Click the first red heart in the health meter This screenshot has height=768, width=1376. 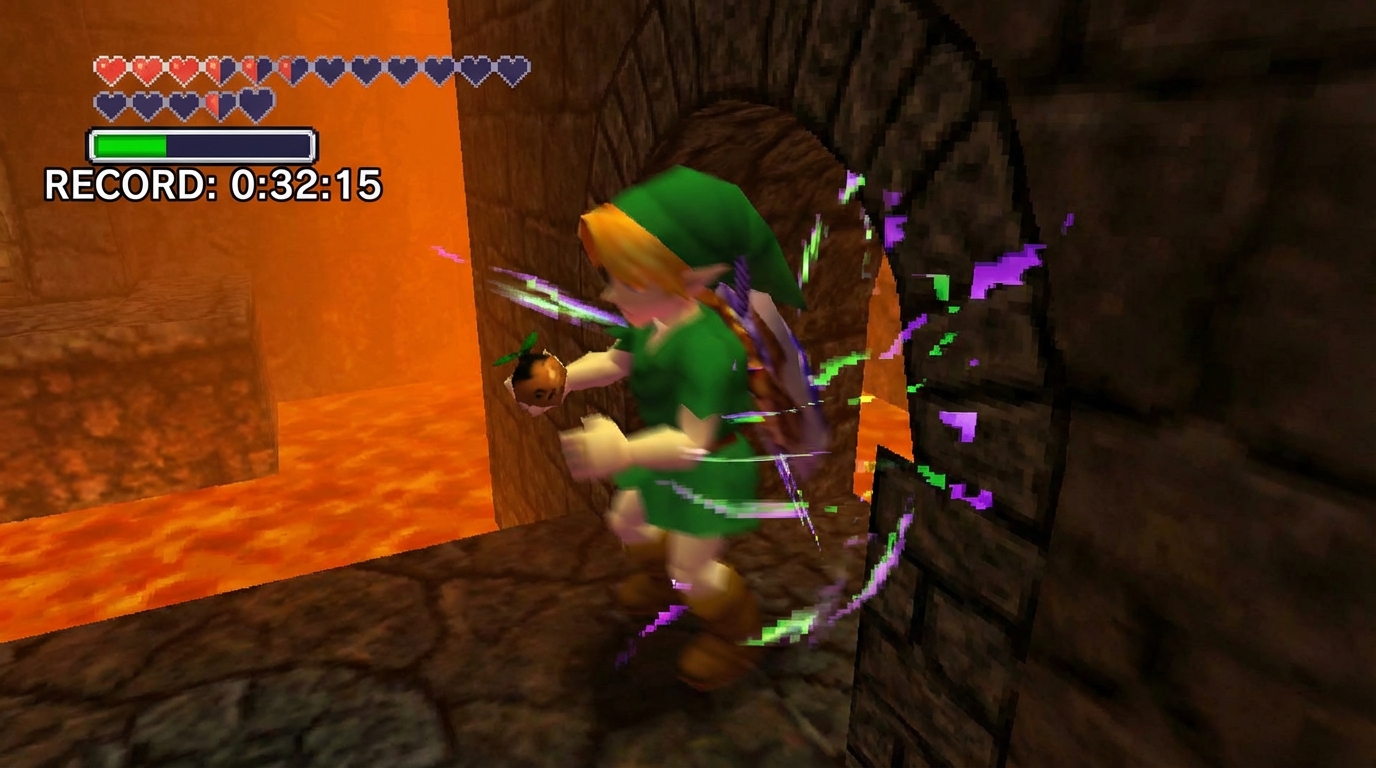pyautogui.click(x=110, y=66)
